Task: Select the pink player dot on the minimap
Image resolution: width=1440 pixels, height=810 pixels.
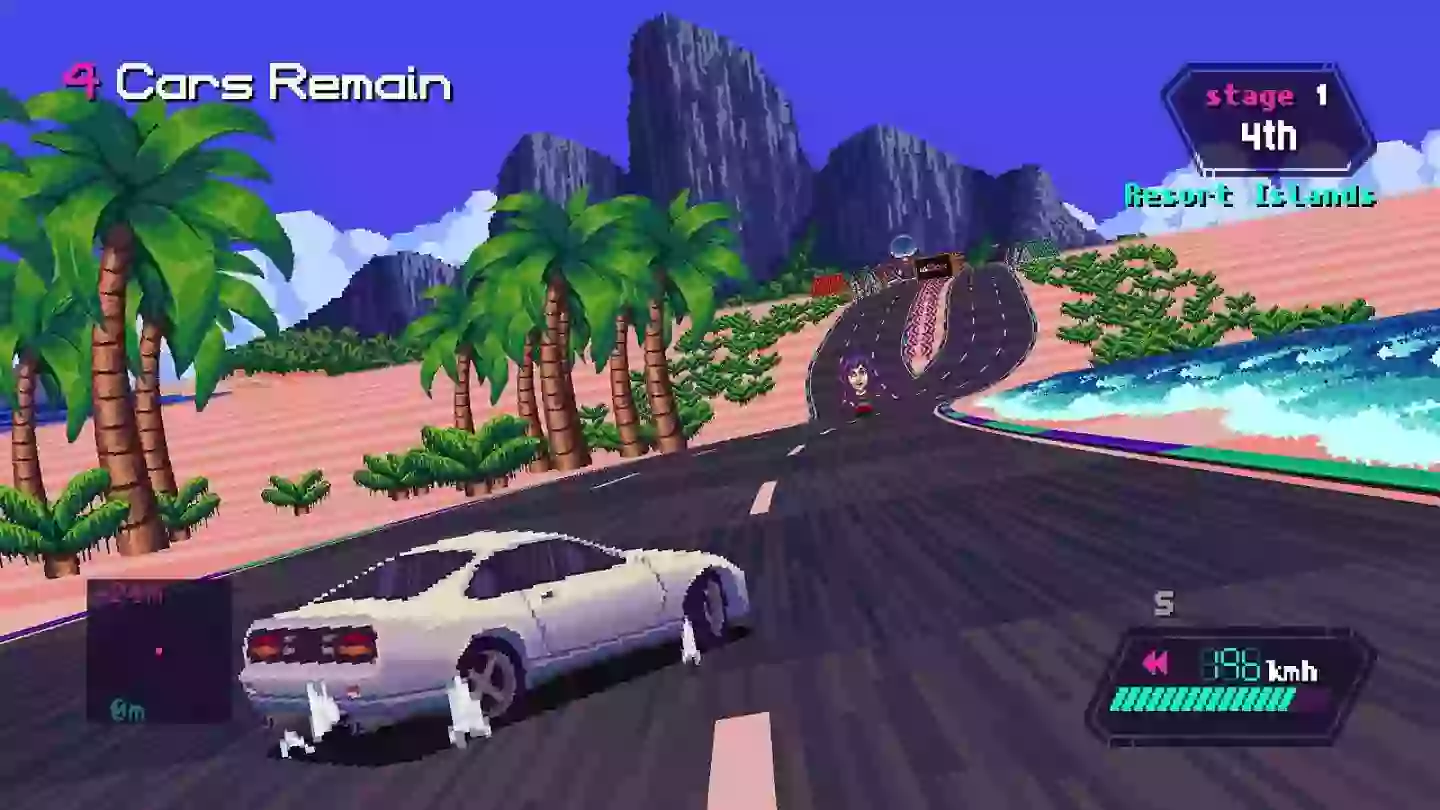Action: (x=159, y=651)
